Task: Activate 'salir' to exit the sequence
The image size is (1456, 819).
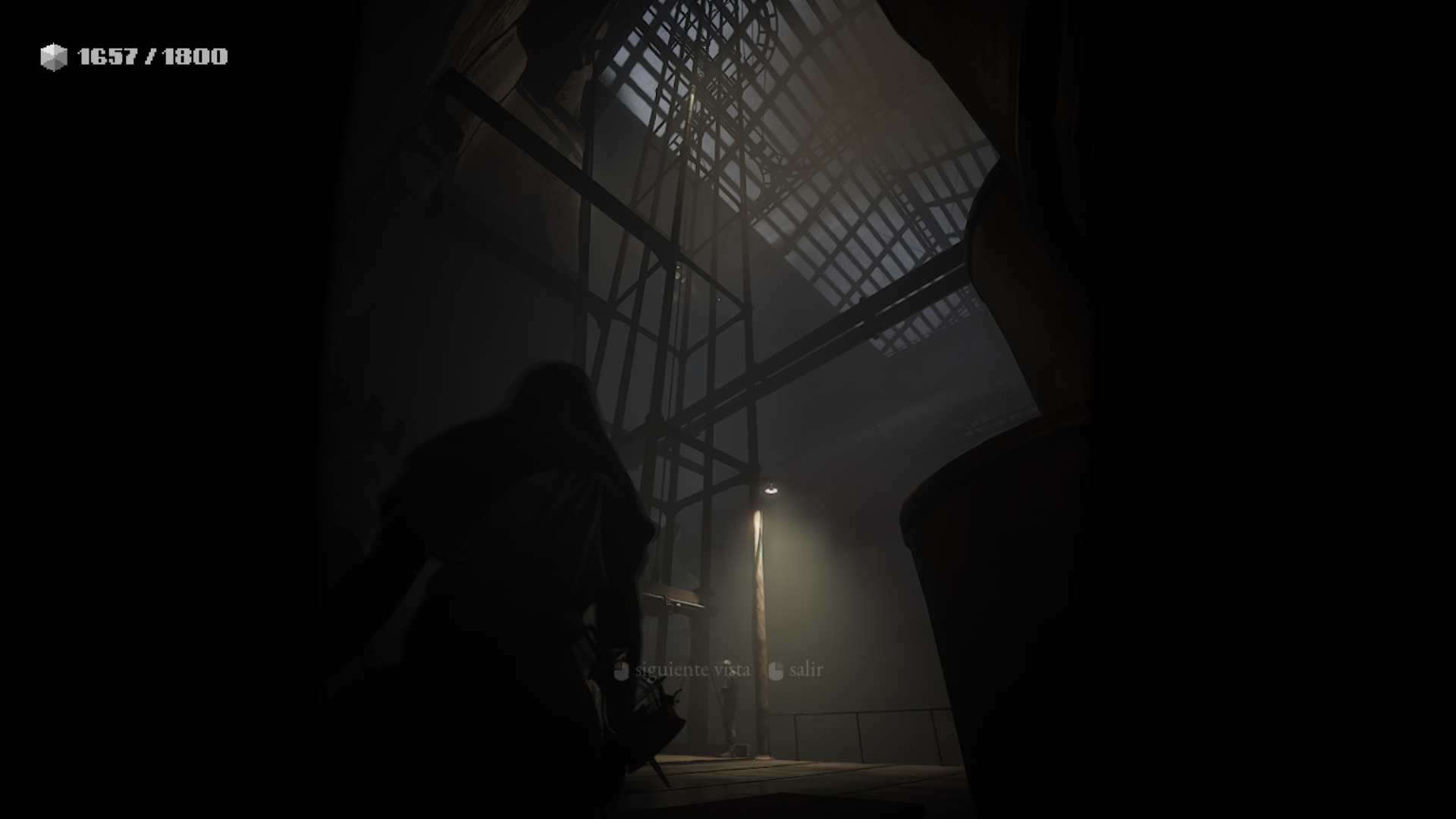Action: coord(806,670)
